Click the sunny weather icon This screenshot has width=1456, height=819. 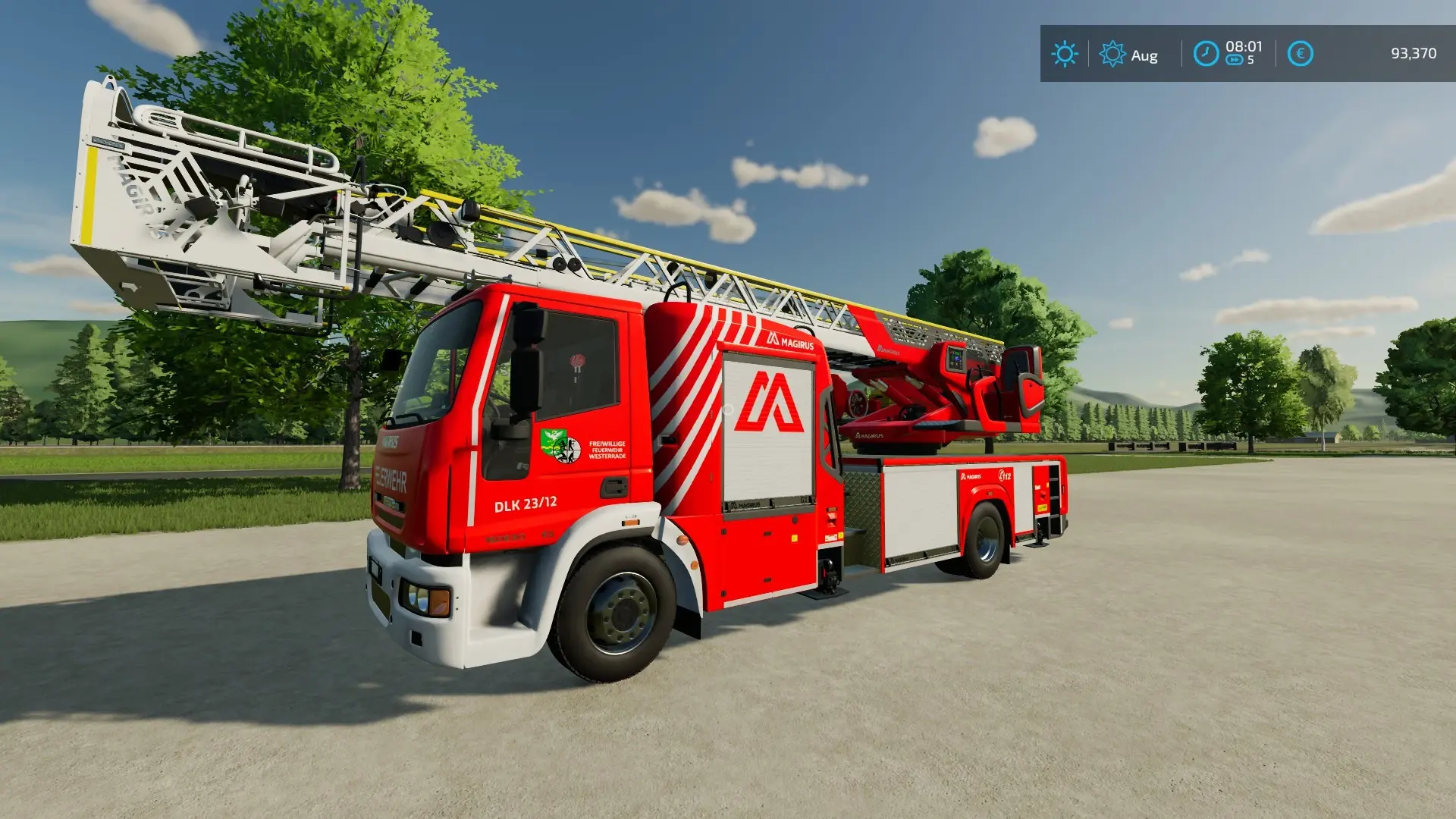click(x=1065, y=54)
